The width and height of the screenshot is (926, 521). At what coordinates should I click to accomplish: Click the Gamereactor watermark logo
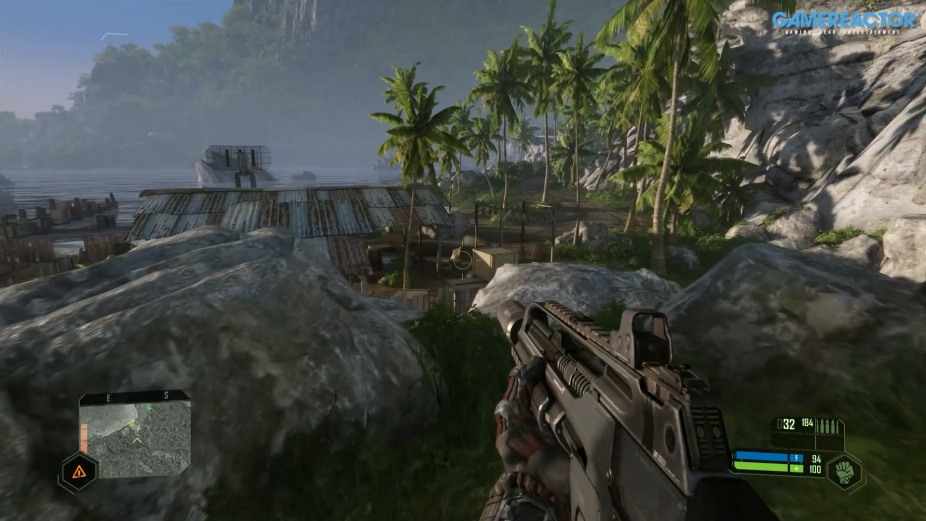point(844,20)
